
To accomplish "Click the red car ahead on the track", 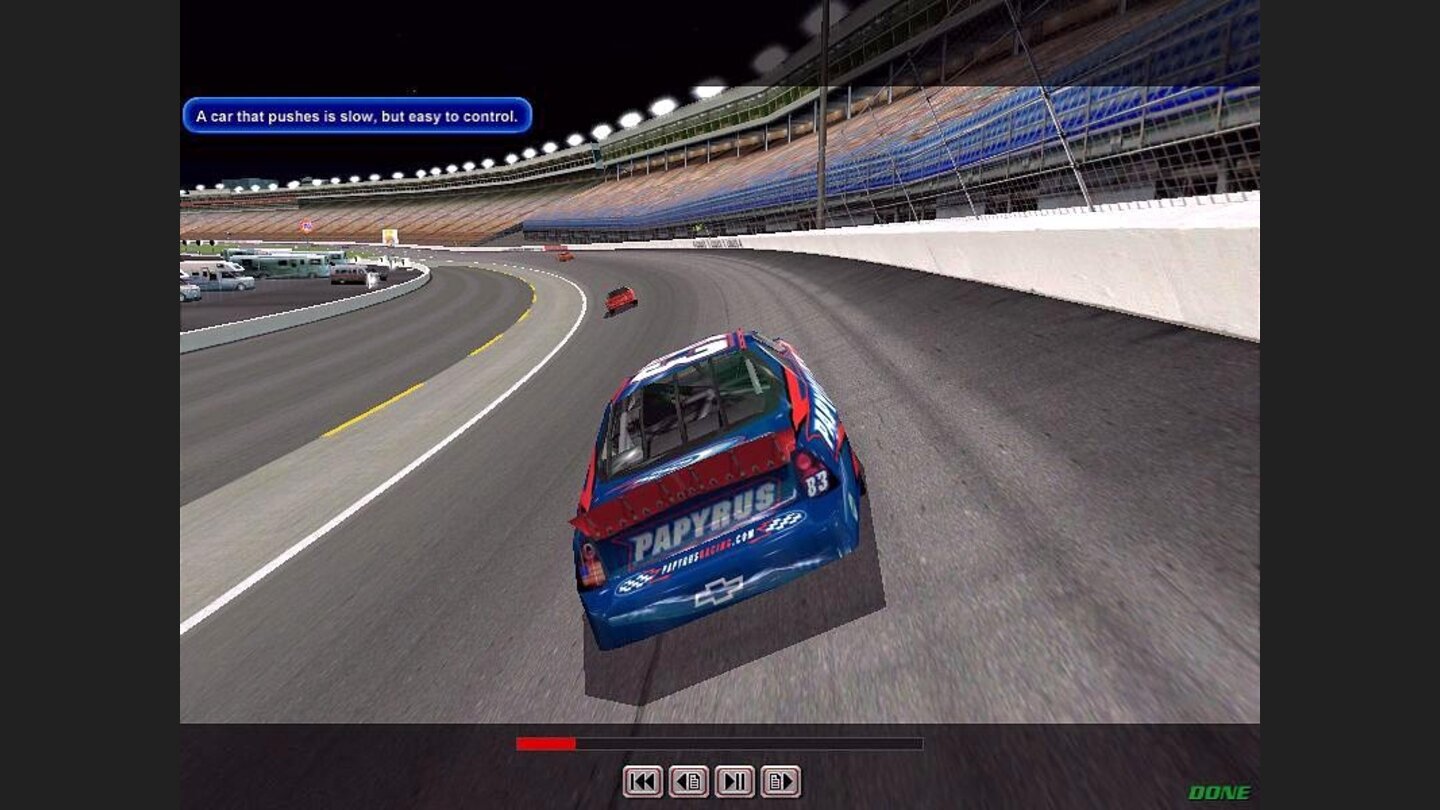I will [x=620, y=300].
